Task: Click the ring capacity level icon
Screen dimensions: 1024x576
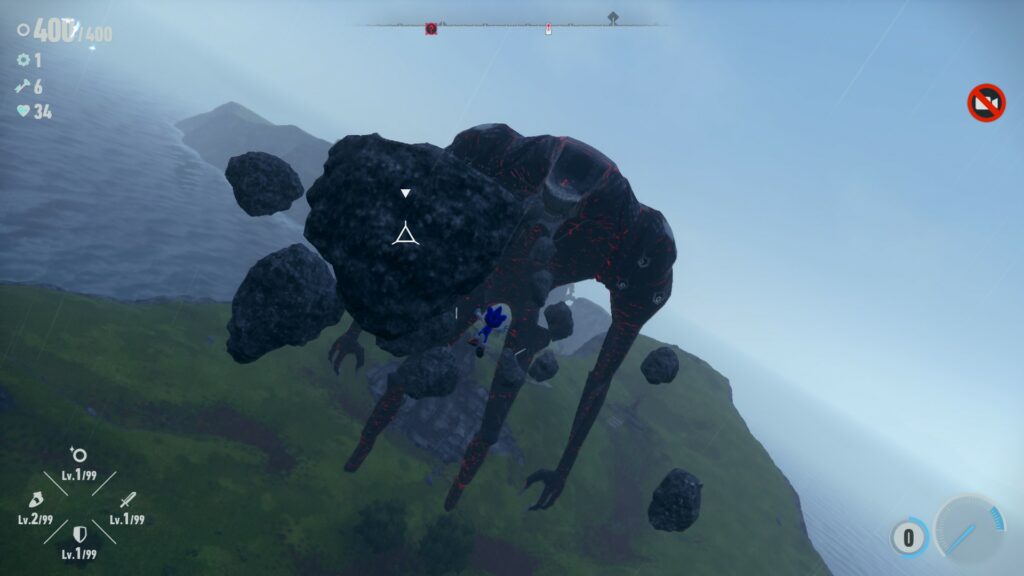Action: tap(78, 456)
